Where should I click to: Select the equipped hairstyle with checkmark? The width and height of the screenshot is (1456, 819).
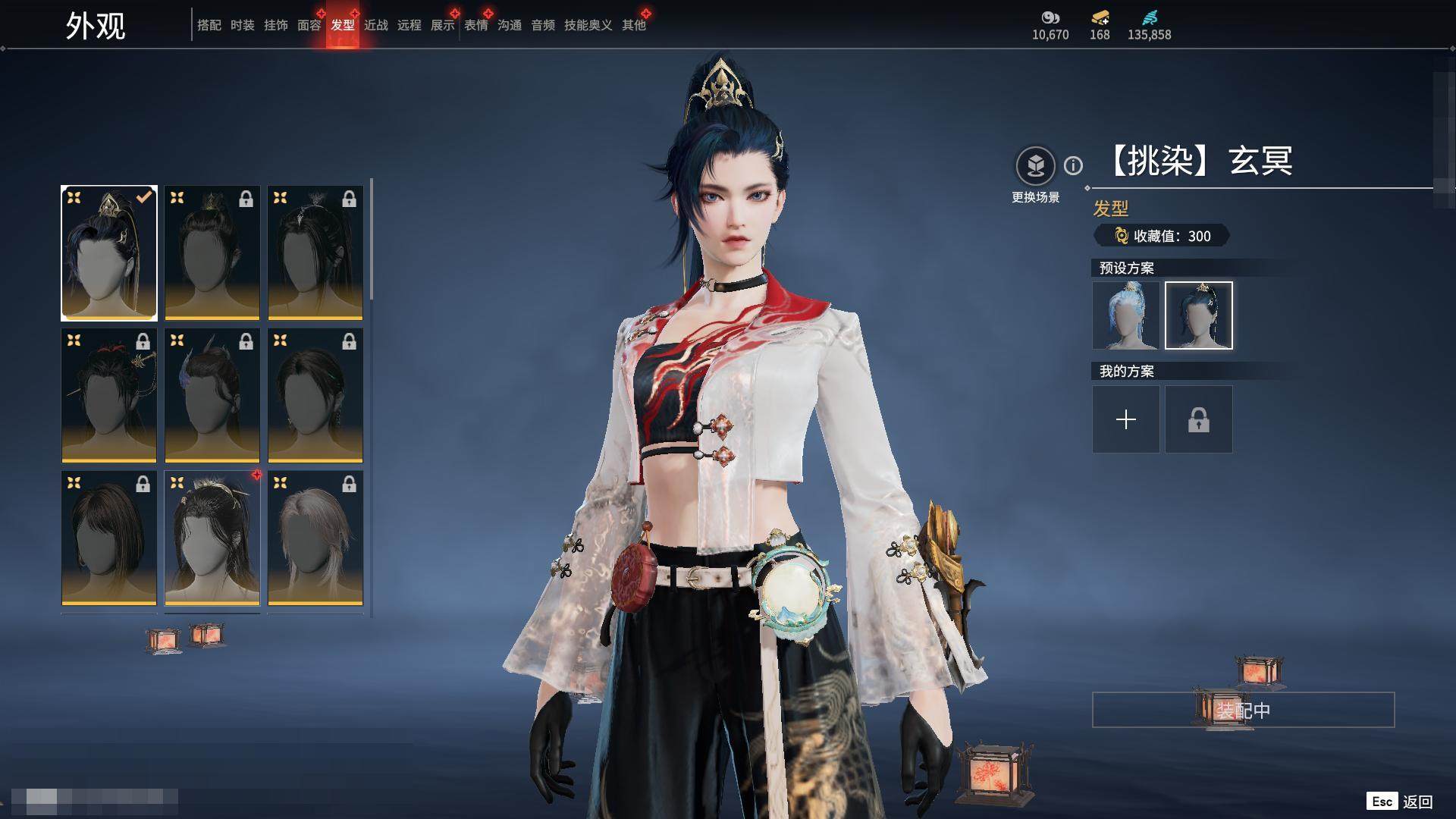click(x=109, y=253)
